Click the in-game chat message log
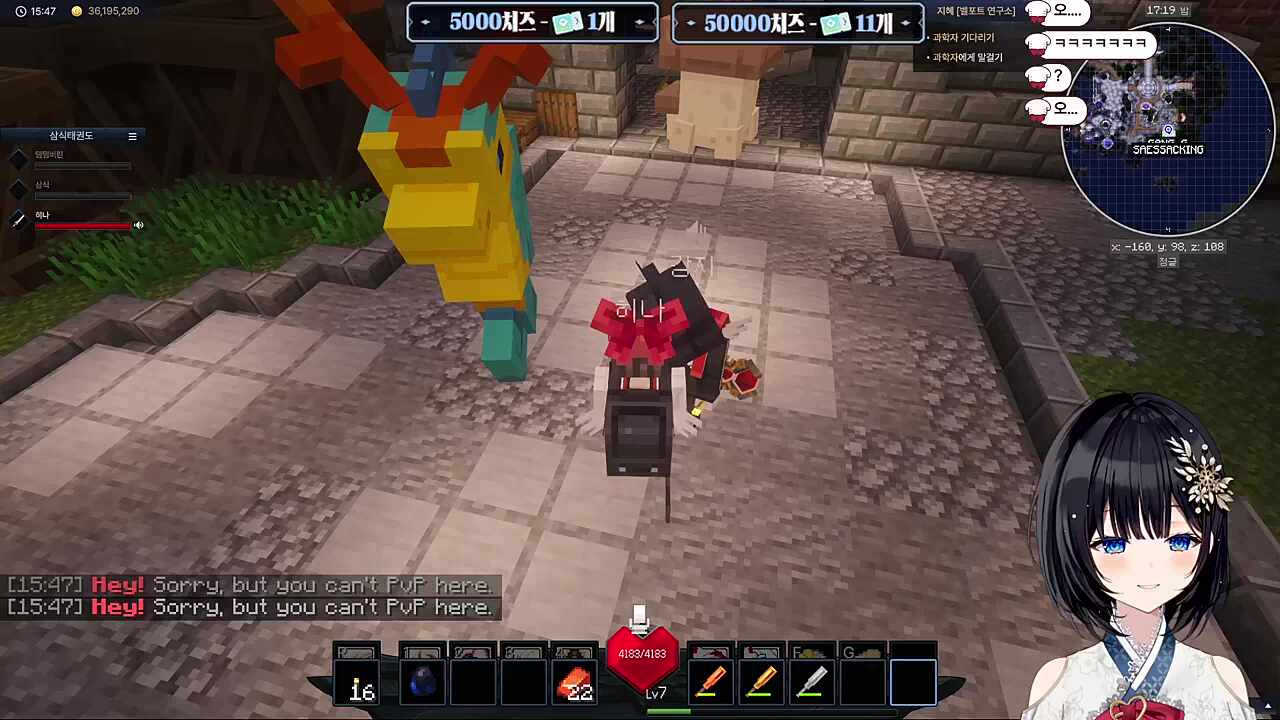This screenshot has width=1280, height=720. (x=250, y=596)
